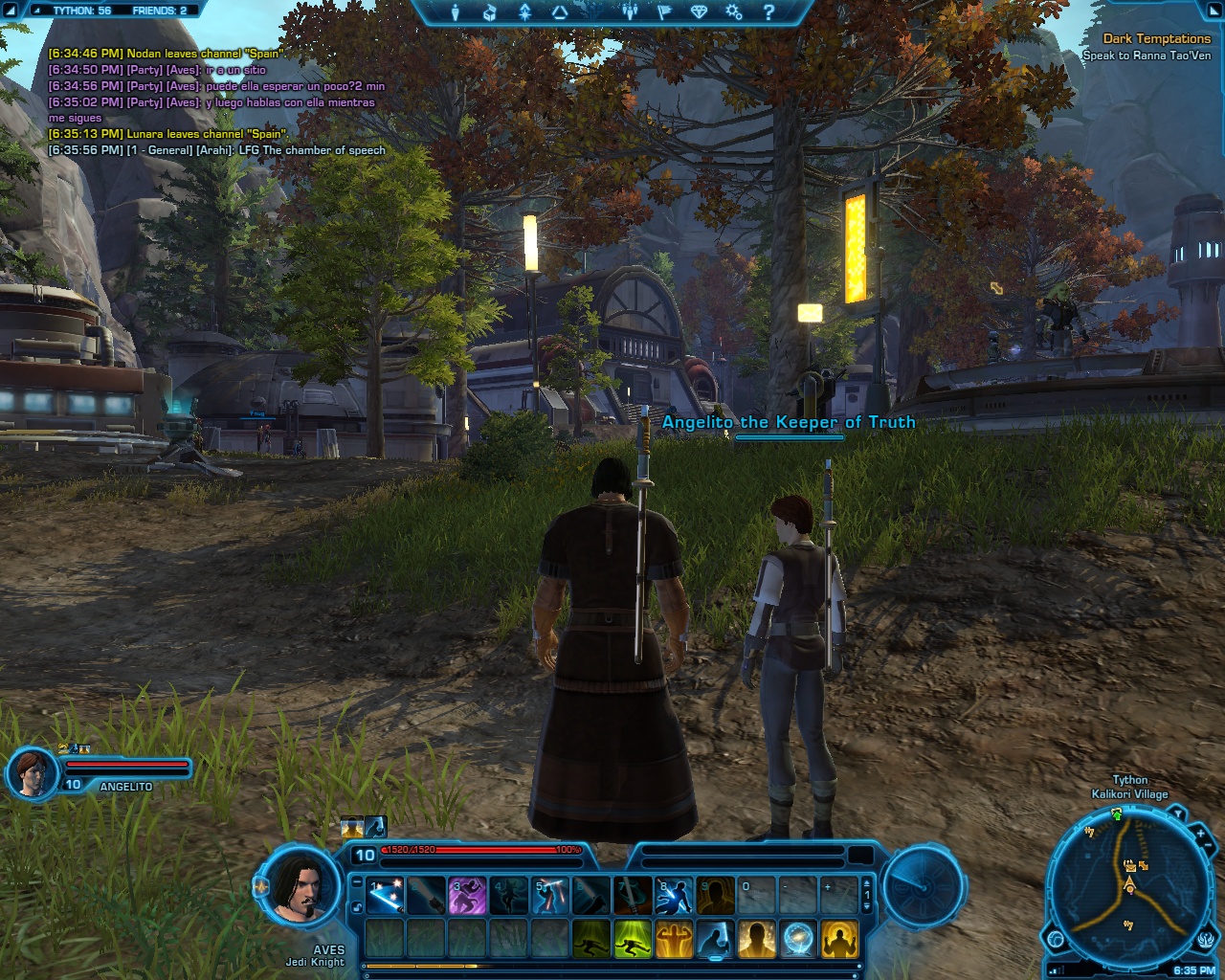Use the green sprinting figure ability
The image size is (1225, 980).
tap(632, 939)
